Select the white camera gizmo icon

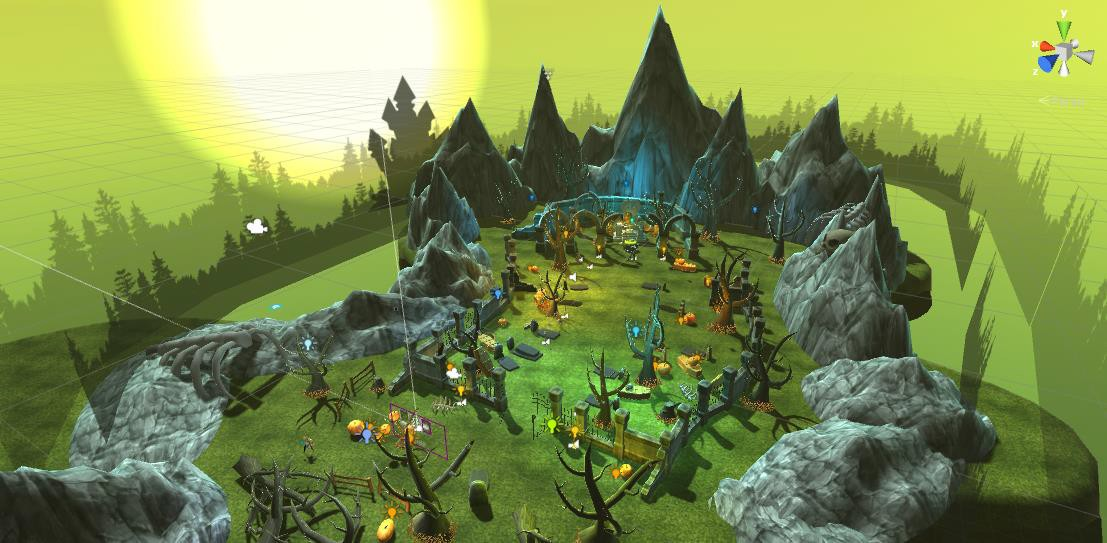tap(257, 226)
